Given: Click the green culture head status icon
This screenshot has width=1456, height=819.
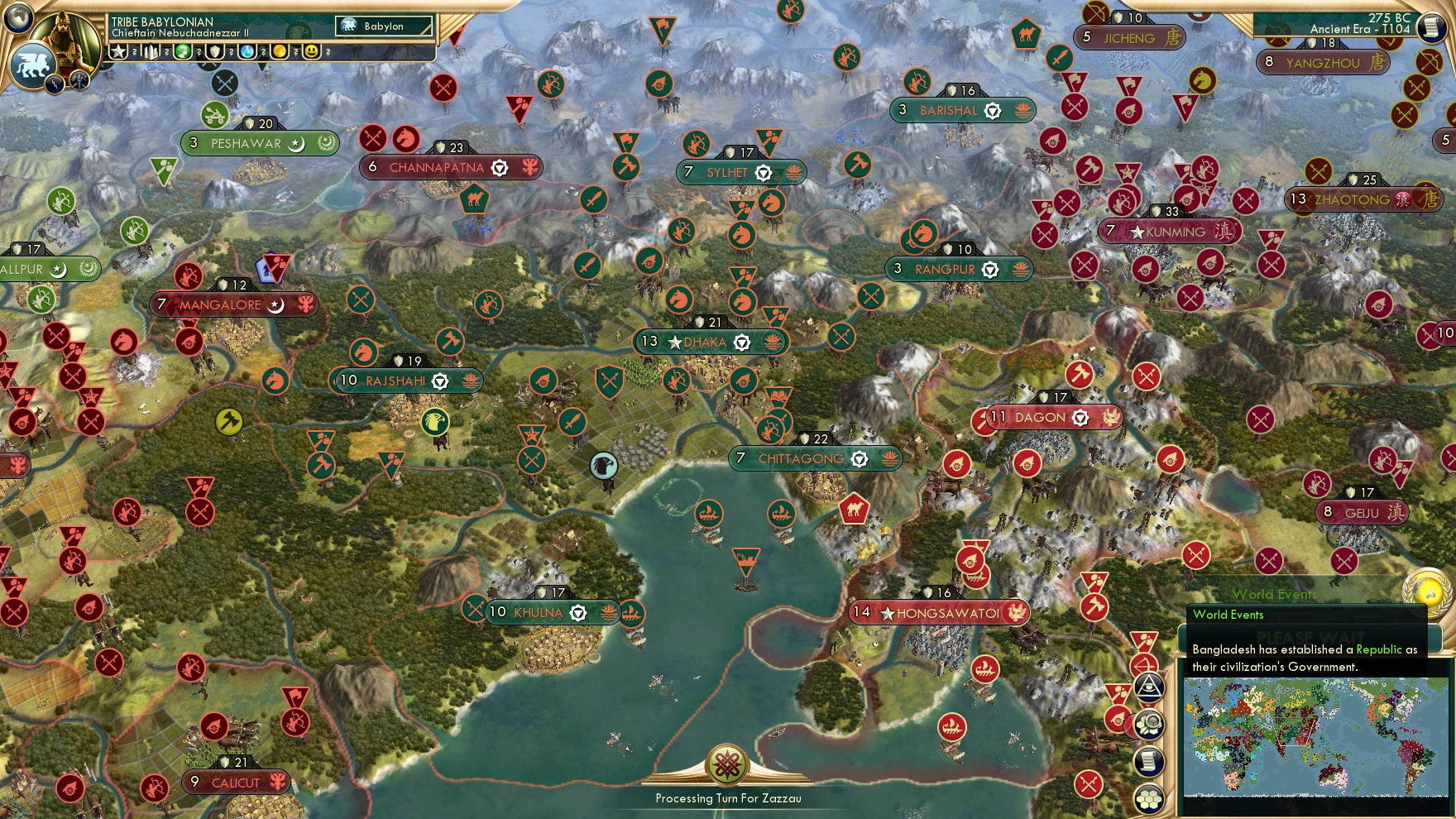Looking at the screenshot, I should [184, 52].
